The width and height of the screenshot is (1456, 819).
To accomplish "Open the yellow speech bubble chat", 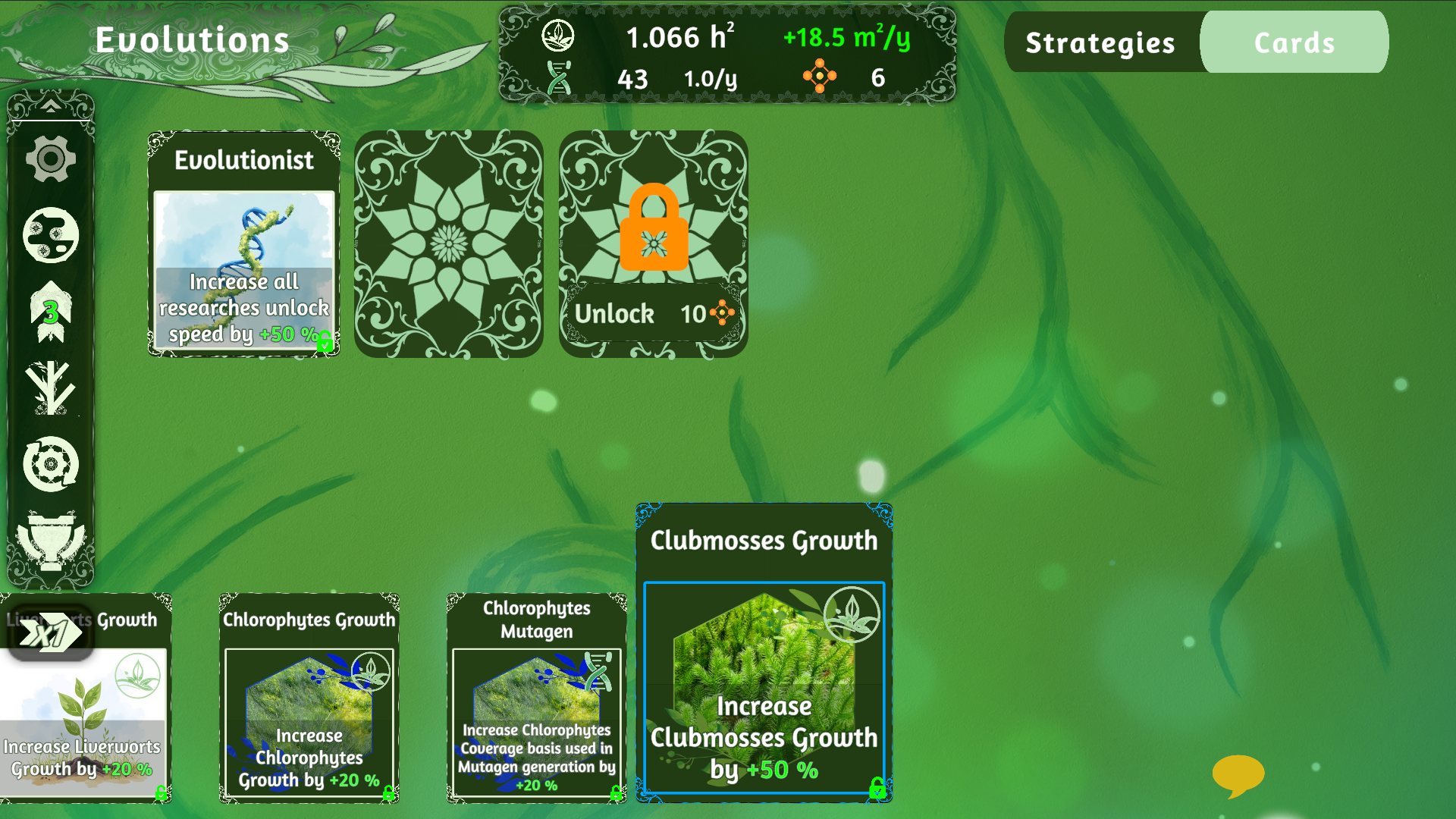I will pyautogui.click(x=1238, y=775).
